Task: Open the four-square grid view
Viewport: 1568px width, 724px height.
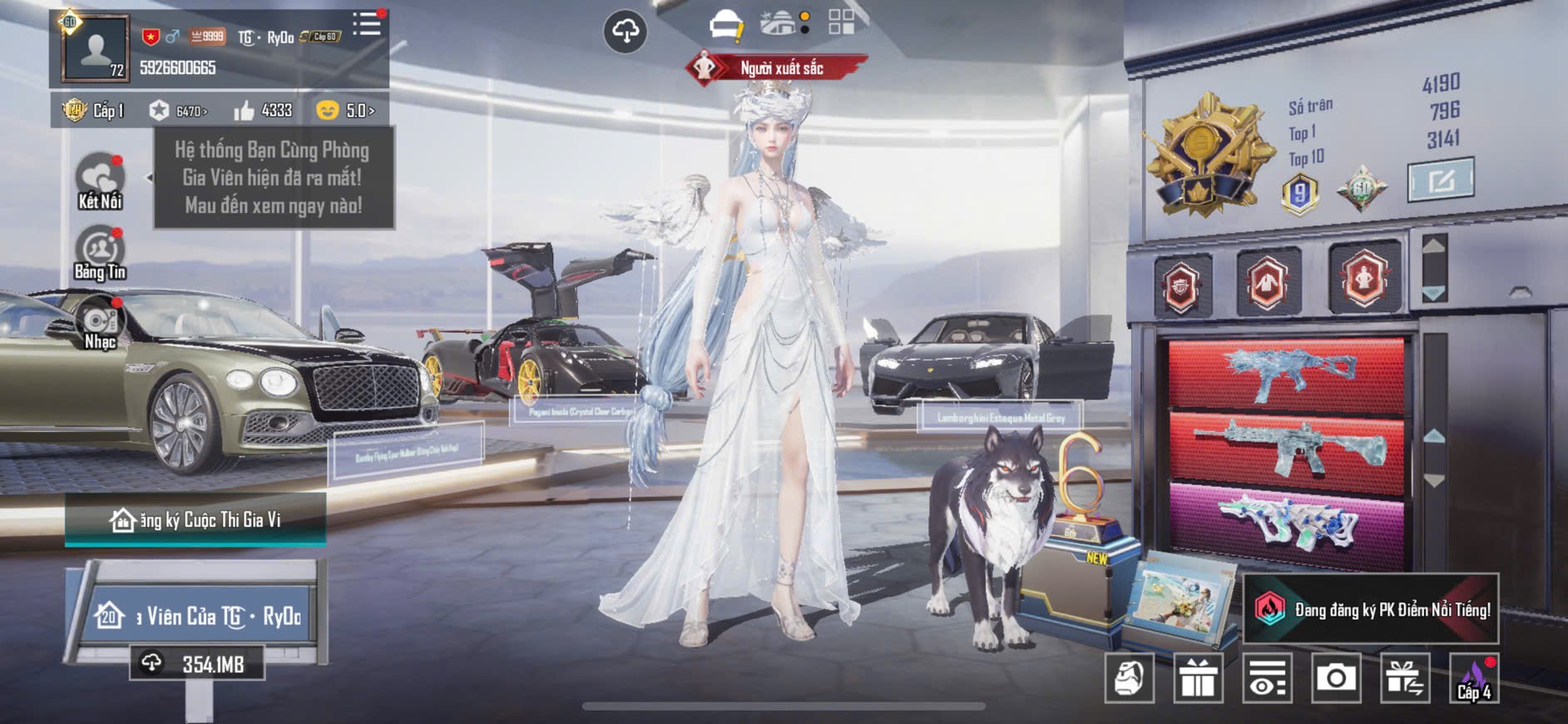Action: tap(841, 22)
